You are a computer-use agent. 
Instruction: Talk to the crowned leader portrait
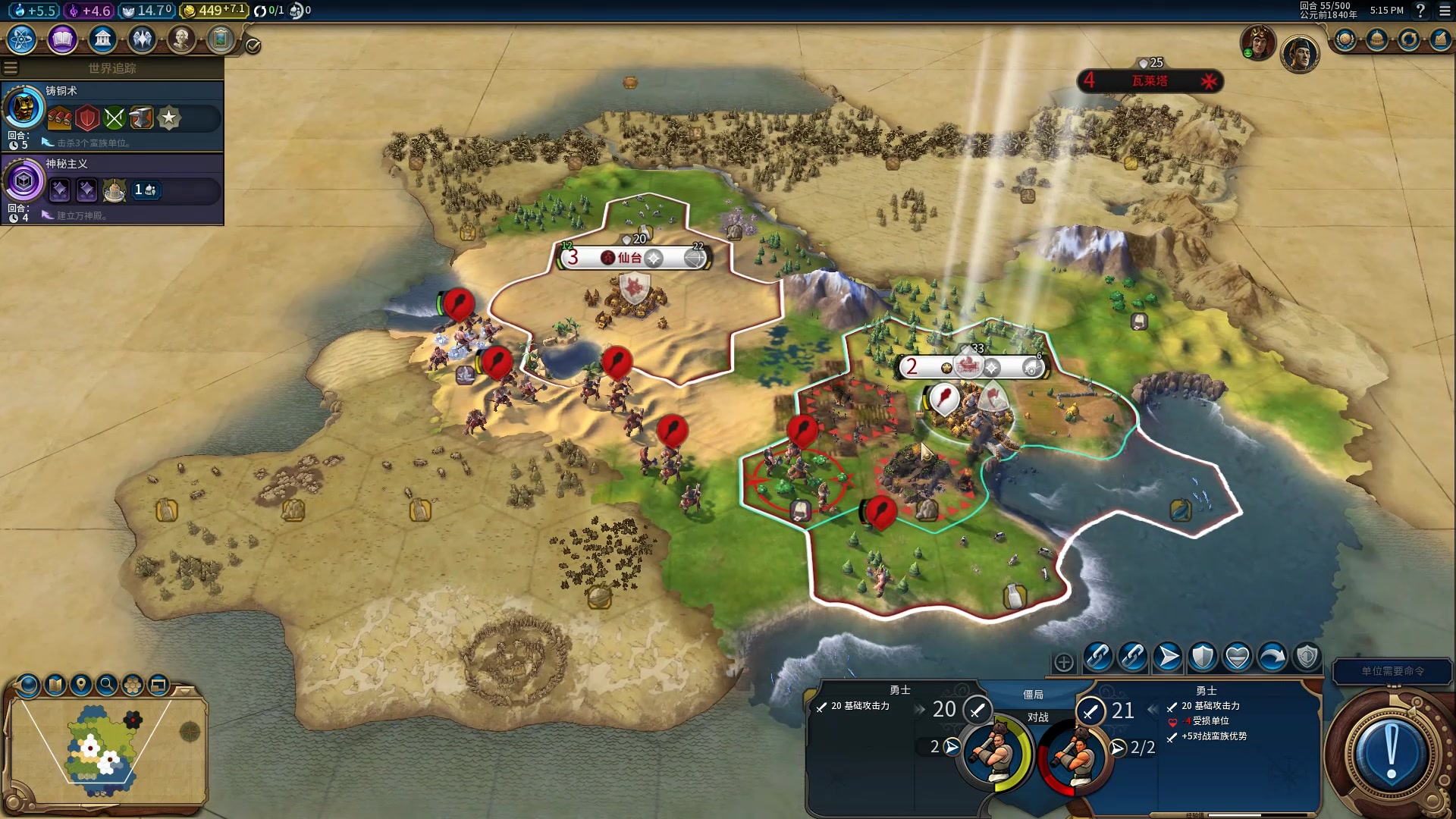click(1257, 43)
